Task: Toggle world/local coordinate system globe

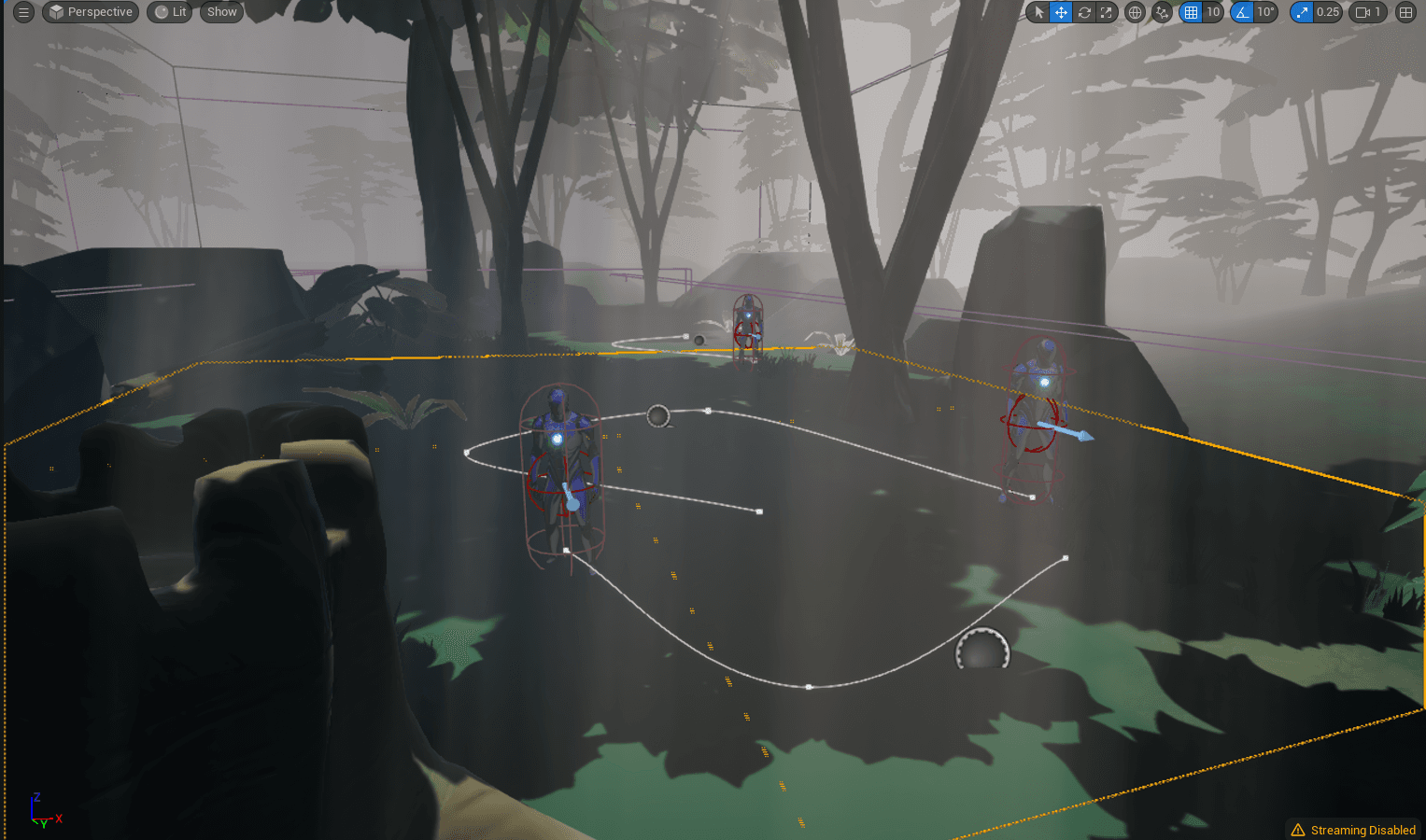Action: click(x=1134, y=12)
